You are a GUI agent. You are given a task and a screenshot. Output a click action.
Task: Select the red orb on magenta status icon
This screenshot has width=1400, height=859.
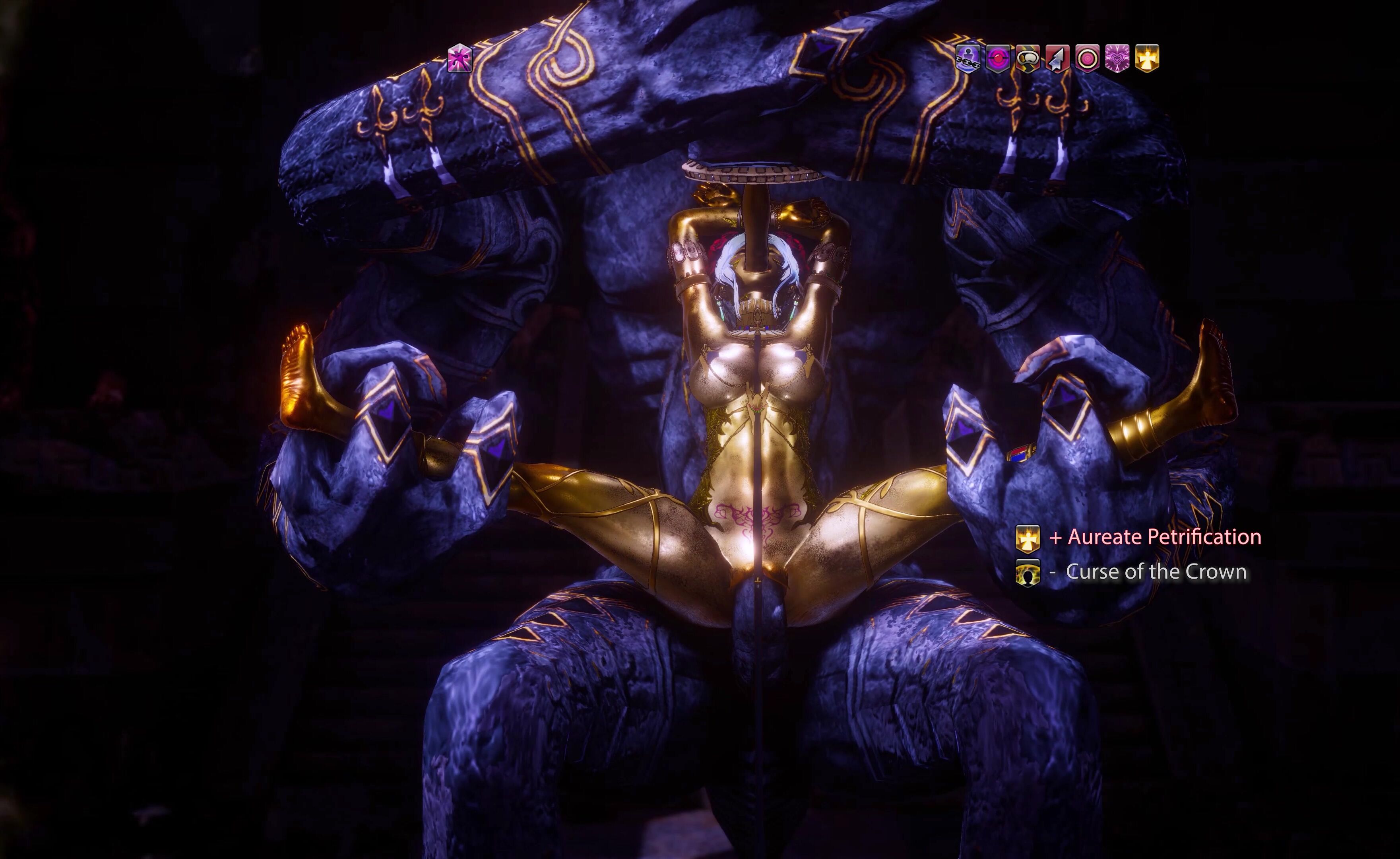[x=997, y=58]
